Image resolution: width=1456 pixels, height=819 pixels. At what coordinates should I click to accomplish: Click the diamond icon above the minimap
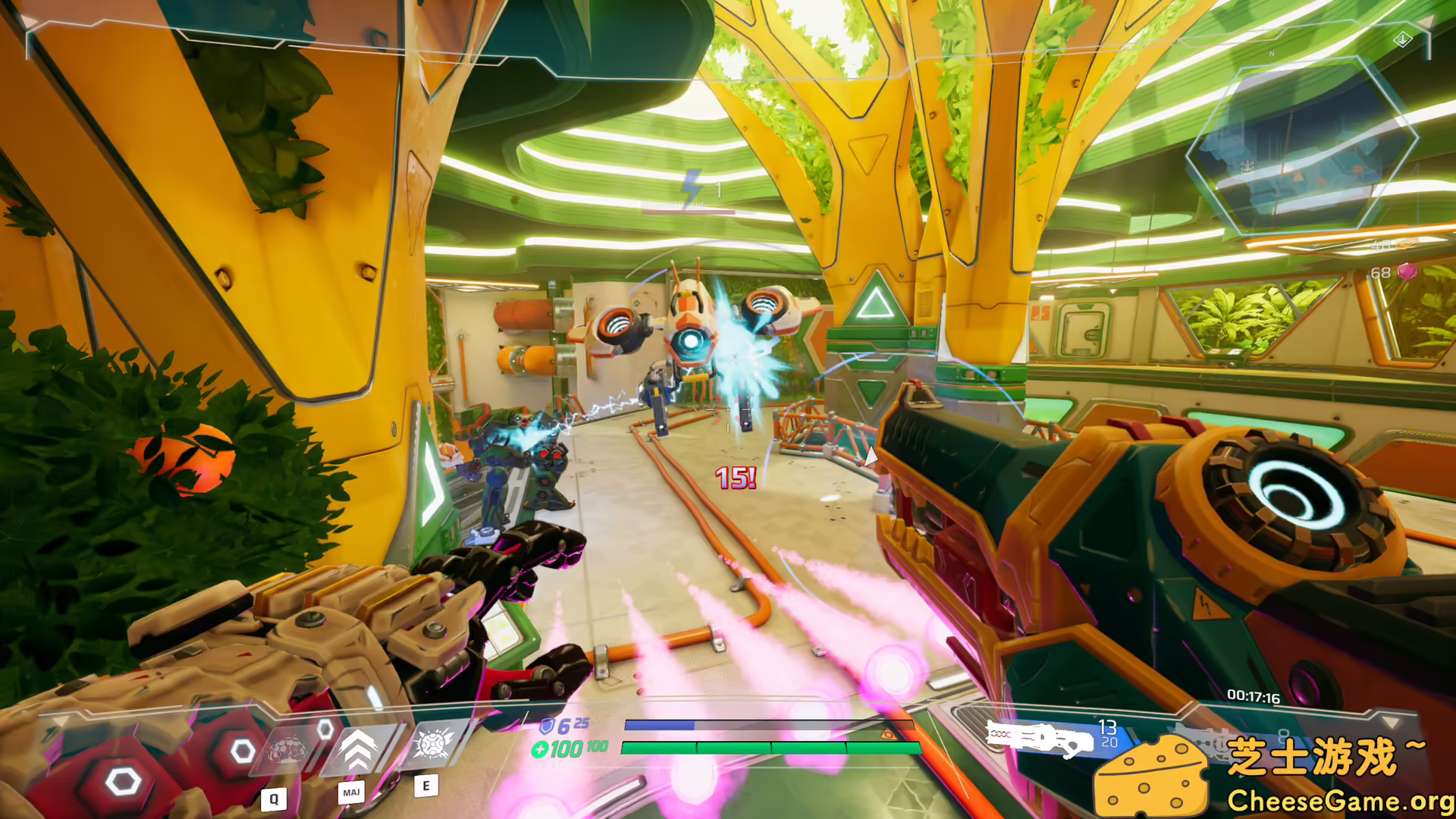tap(1402, 39)
